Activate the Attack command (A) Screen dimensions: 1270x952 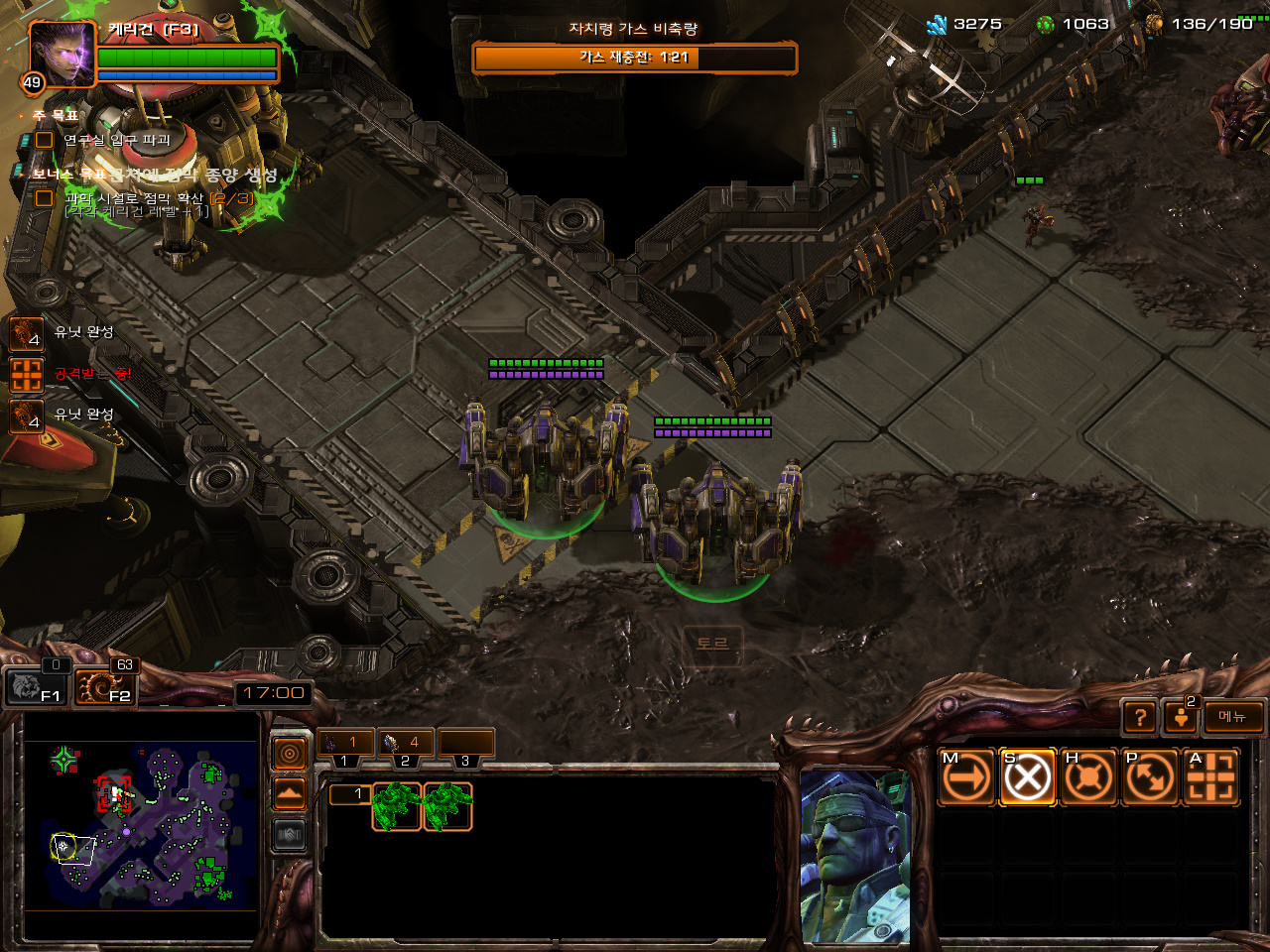click(1210, 776)
